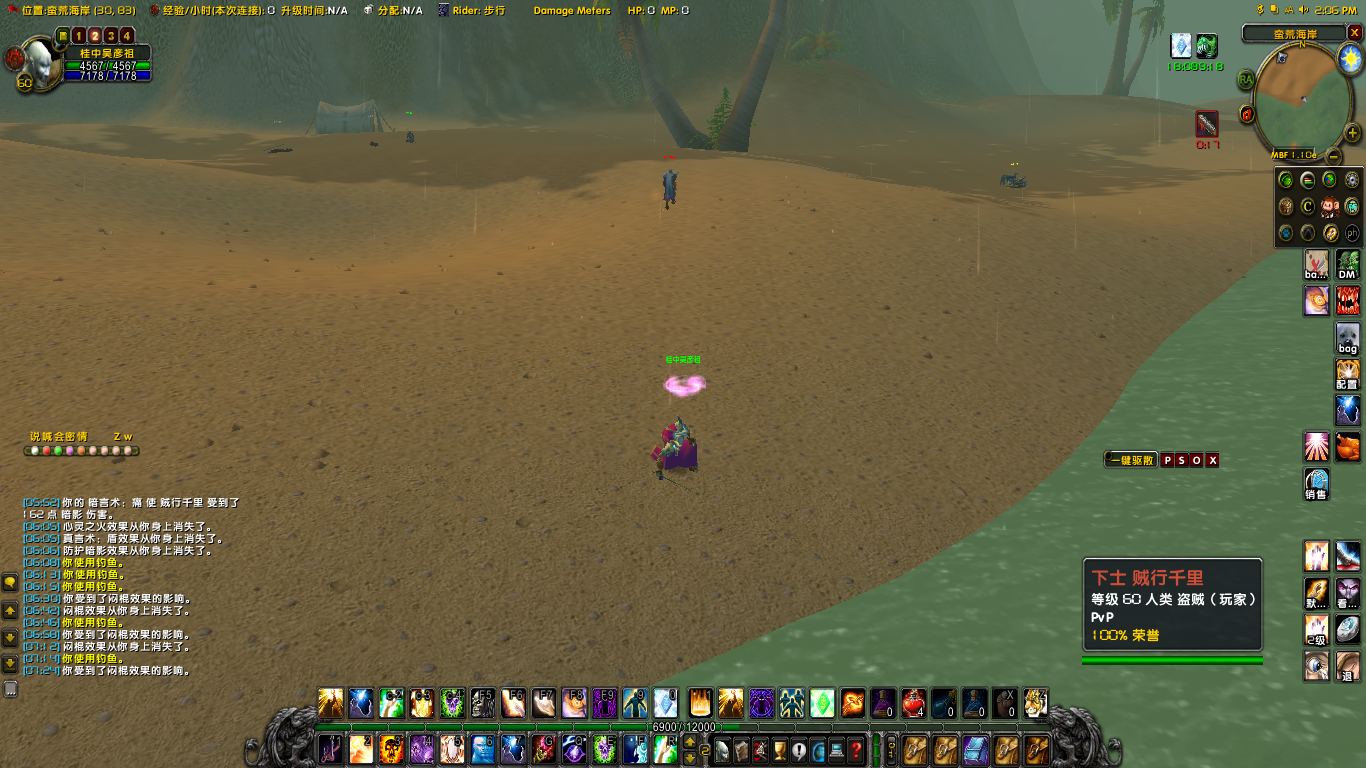Click the 销售 sell macro icon
Image resolution: width=1366 pixels, height=768 pixels.
[x=1316, y=483]
